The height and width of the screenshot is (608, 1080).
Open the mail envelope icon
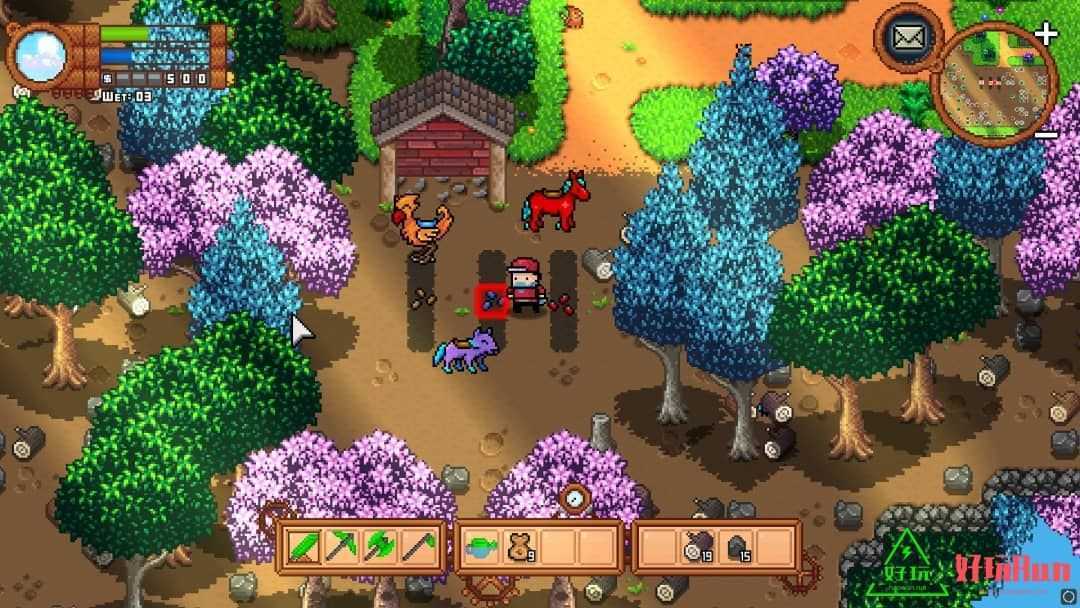pyautogui.click(x=908, y=39)
